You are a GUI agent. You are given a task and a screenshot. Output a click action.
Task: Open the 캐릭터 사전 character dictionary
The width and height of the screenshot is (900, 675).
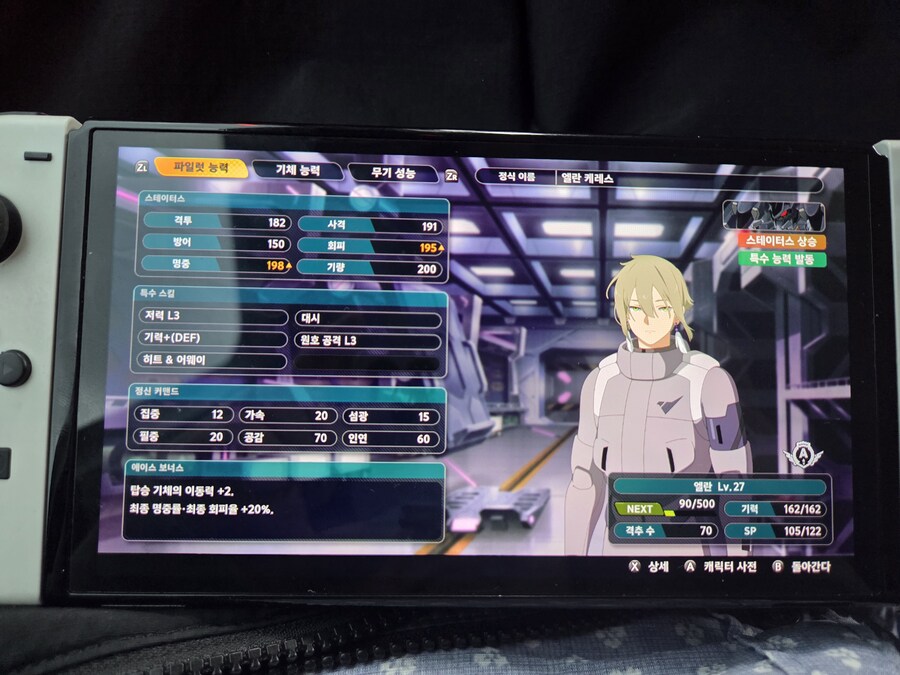[717, 566]
